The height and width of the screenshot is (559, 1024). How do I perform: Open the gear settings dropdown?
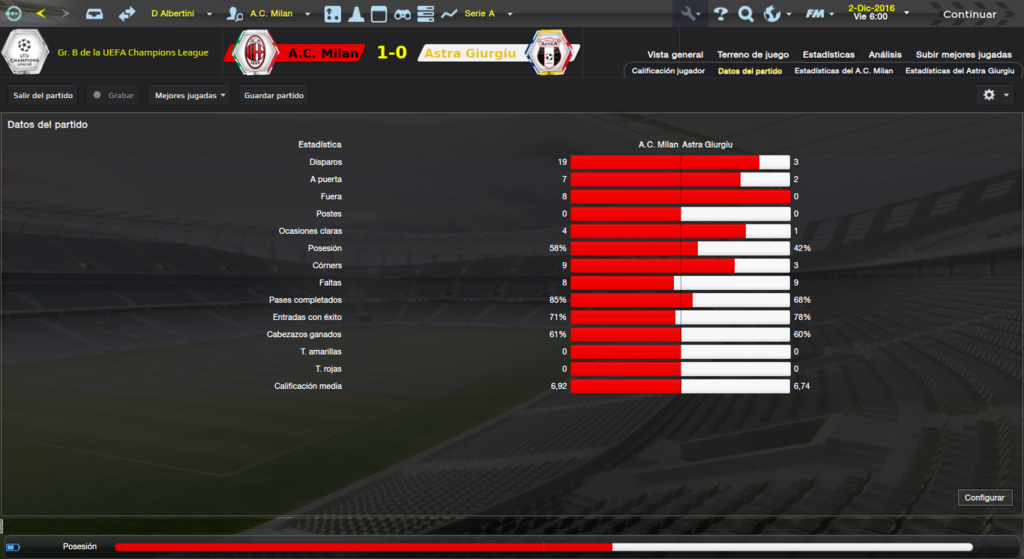pyautogui.click(x=994, y=95)
